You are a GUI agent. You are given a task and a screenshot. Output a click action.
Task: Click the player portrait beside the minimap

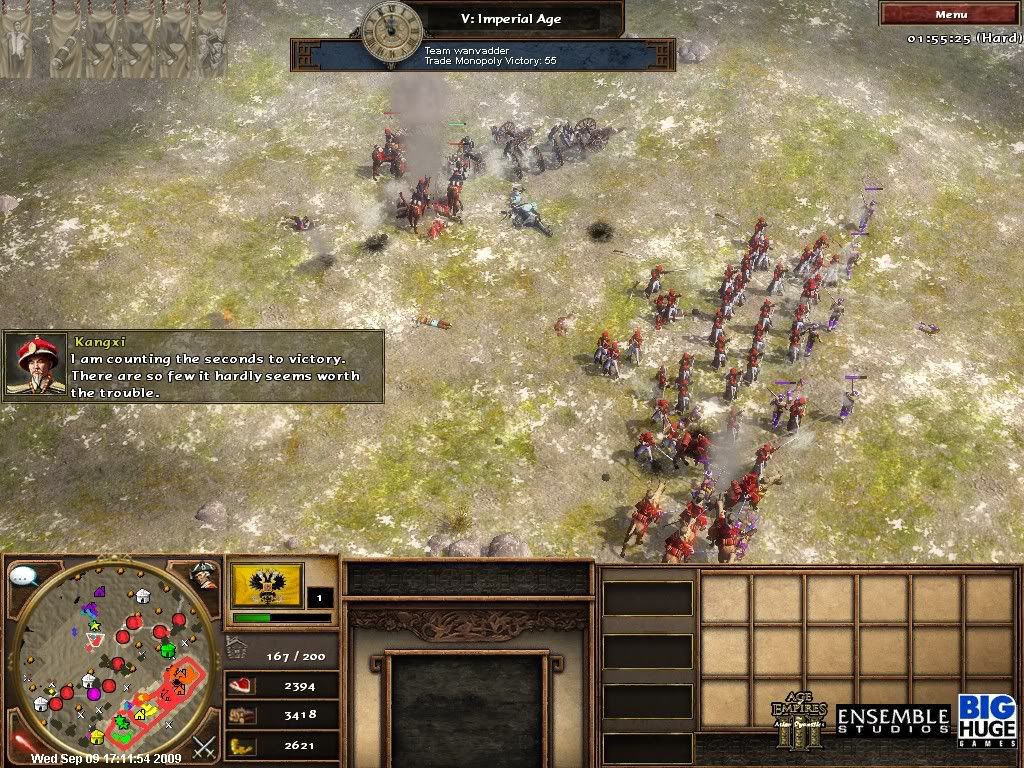(x=204, y=575)
